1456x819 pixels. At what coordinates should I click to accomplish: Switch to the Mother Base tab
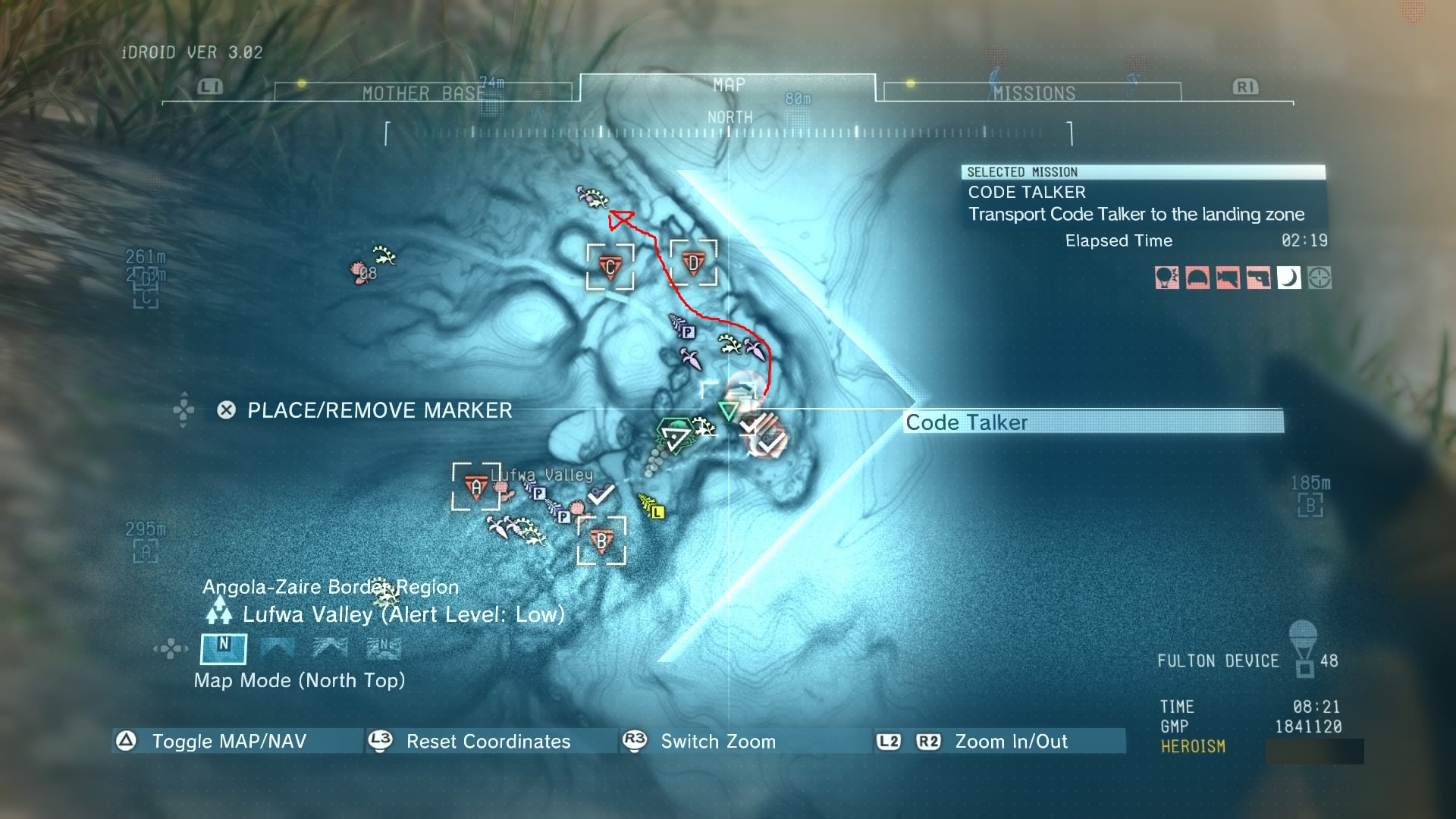point(423,93)
